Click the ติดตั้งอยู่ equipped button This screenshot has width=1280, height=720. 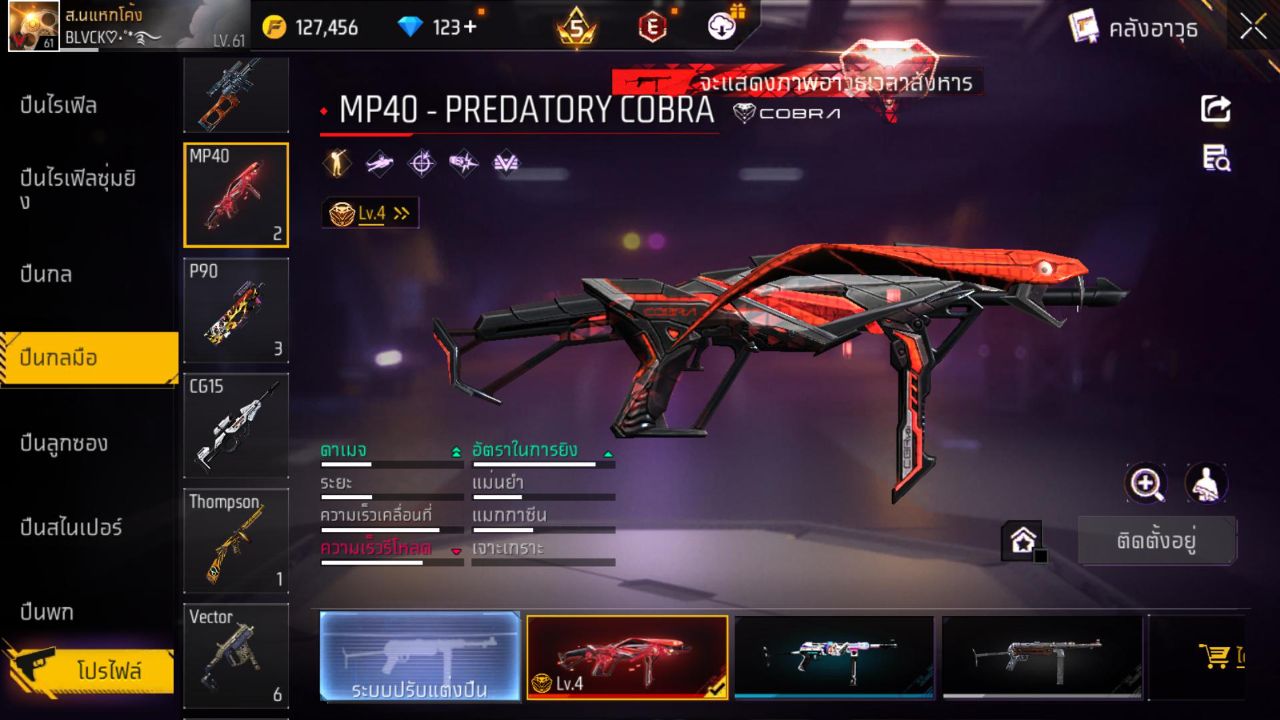[1158, 538]
